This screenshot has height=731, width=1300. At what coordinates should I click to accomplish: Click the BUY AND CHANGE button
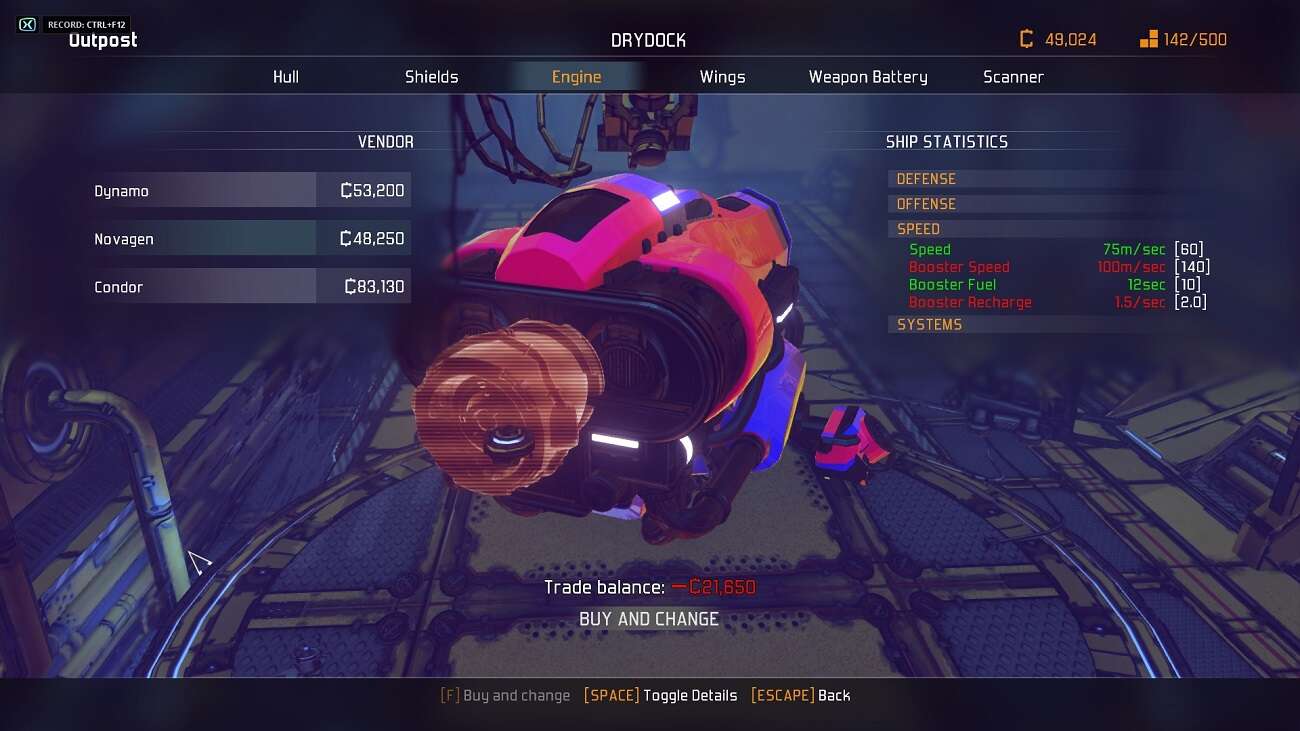[649, 619]
